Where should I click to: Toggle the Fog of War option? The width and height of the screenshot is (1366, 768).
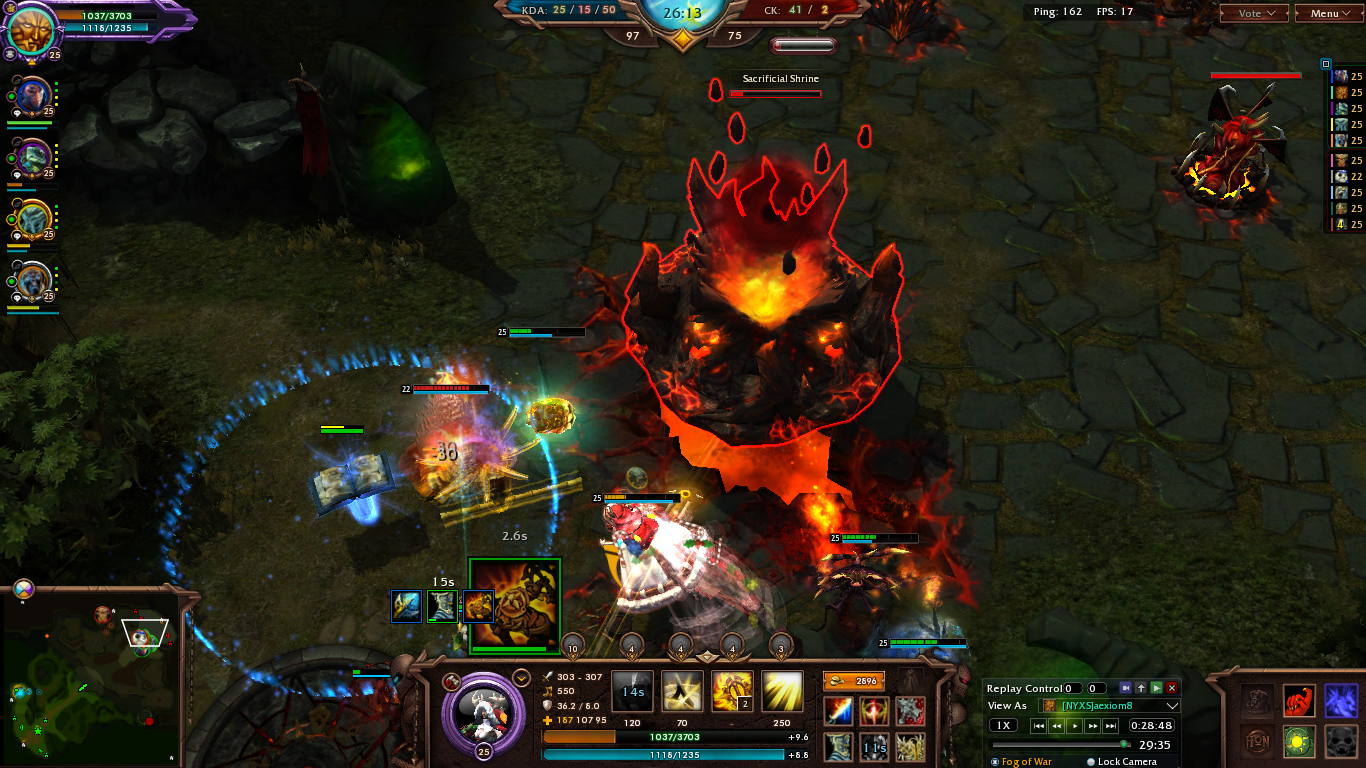pyautogui.click(x=995, y=762)
